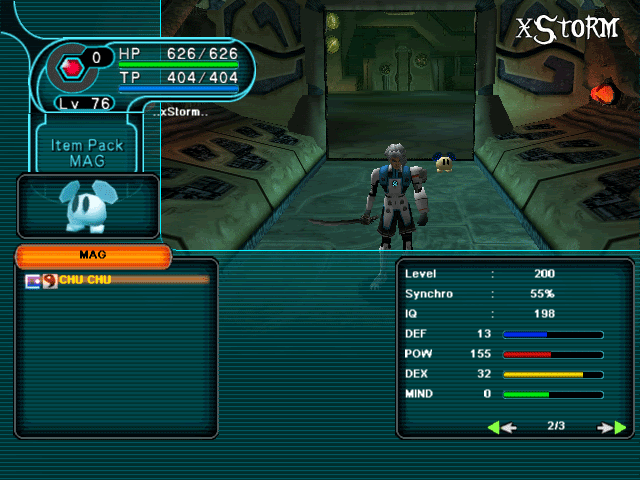Select the CHU CHU mag entry
640x480 pixels.
click(85, 280)
